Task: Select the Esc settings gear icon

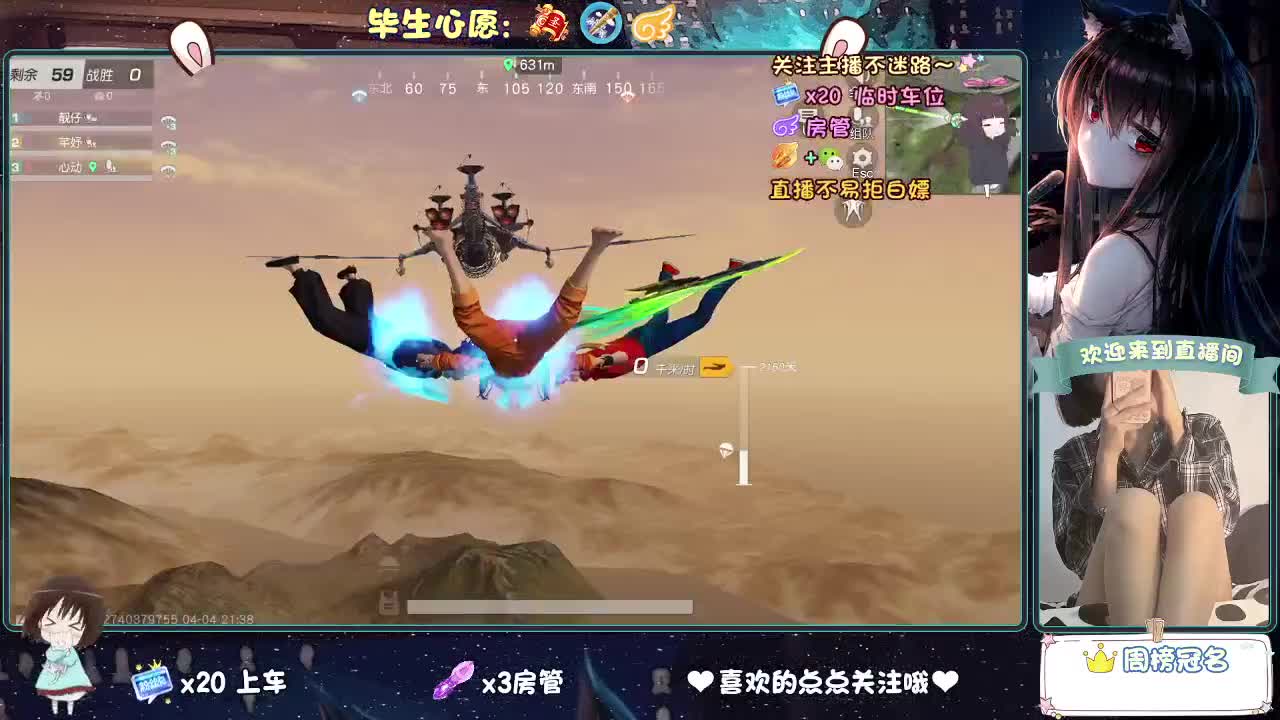Action: point(861,158)
